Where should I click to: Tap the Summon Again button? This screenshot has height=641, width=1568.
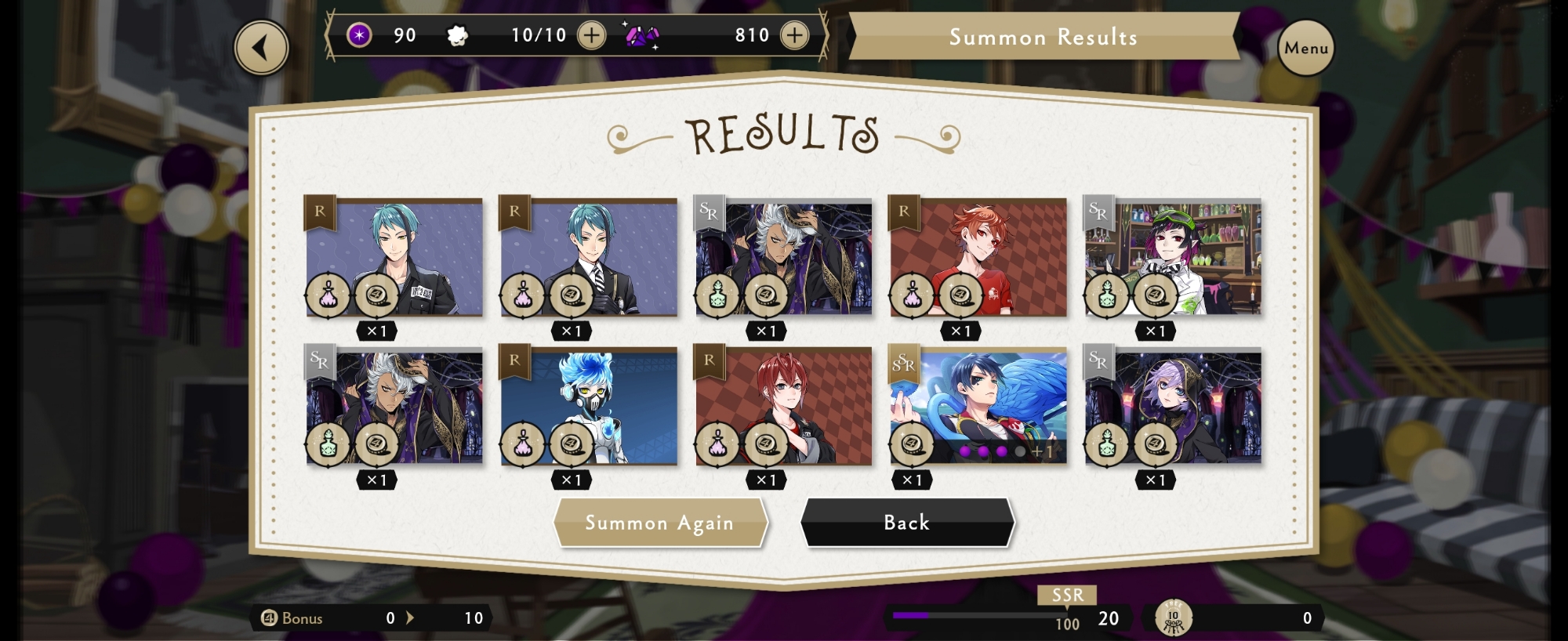[659, 523]
